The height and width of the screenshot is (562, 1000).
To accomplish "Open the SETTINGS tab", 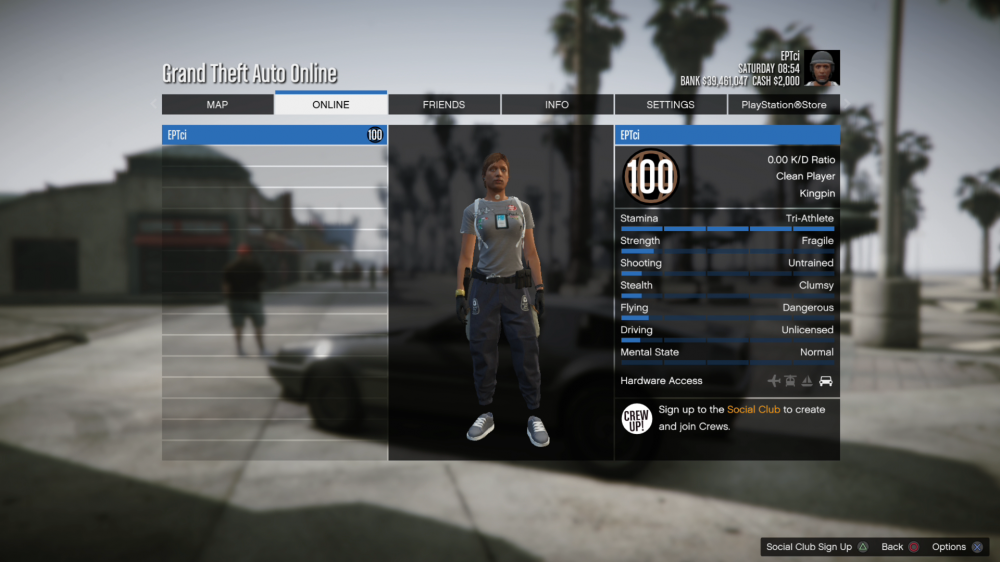I will coord(670,104).
